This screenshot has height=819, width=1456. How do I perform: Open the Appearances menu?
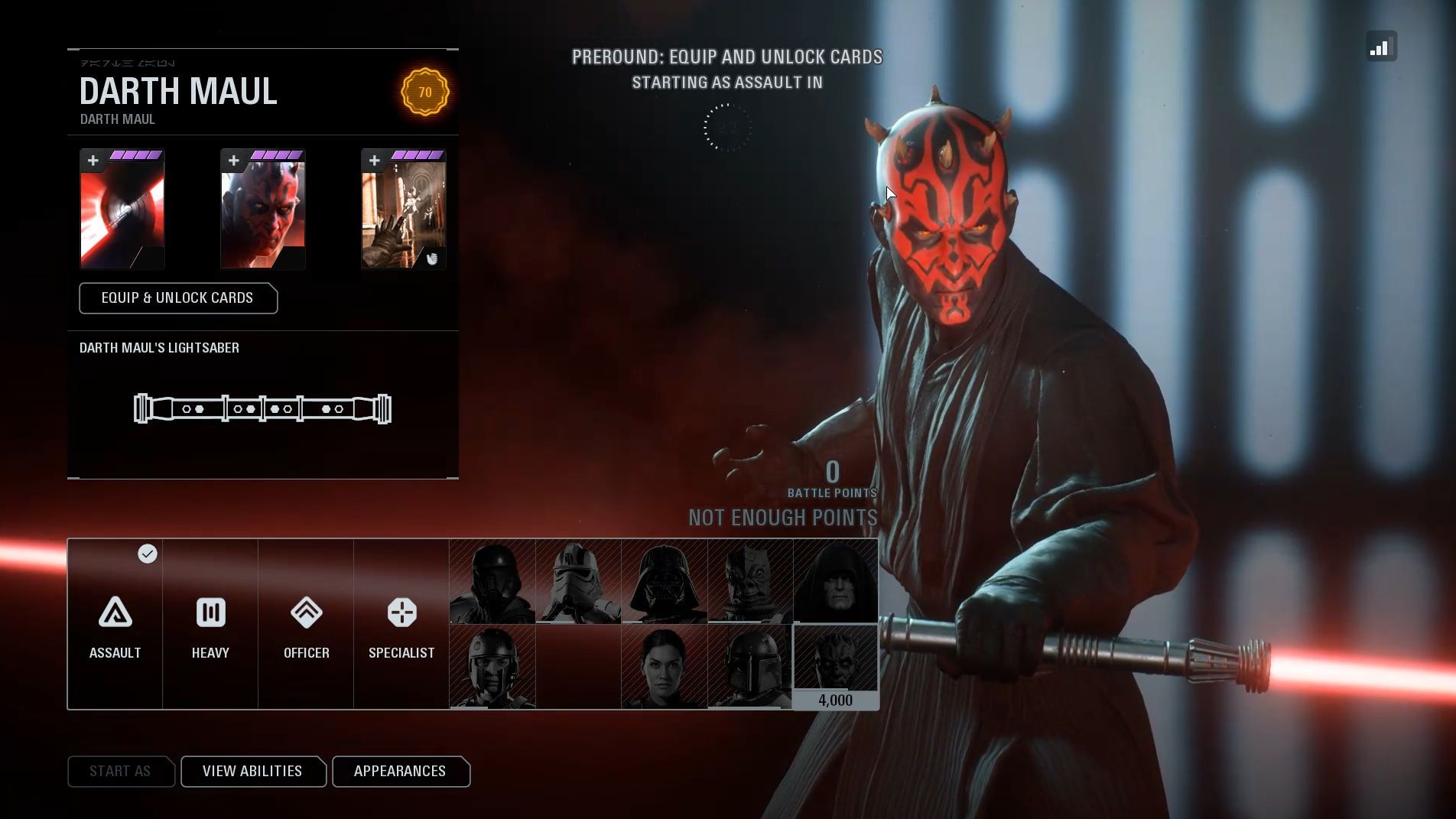400,772
